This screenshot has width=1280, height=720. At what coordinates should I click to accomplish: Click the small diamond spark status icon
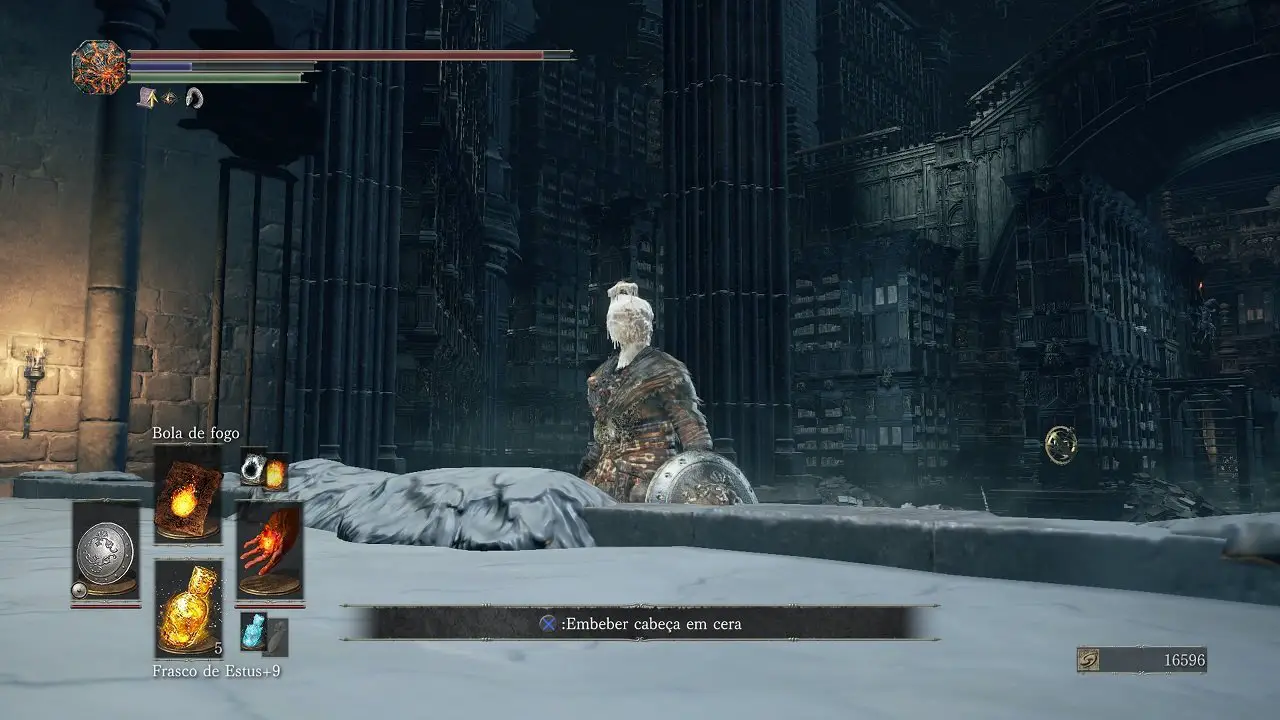pyautogui.click(x=170, y=98)
